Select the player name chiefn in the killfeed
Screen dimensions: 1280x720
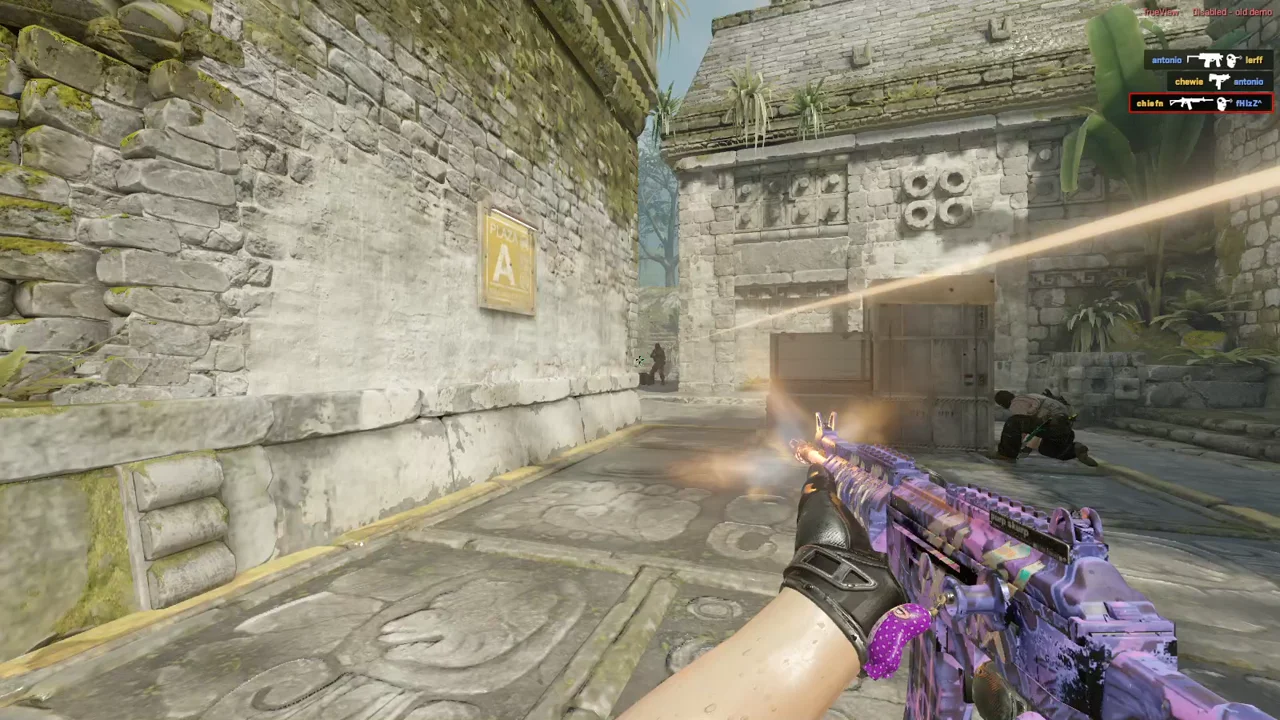pyautogui.click(x=1149, y=102)
